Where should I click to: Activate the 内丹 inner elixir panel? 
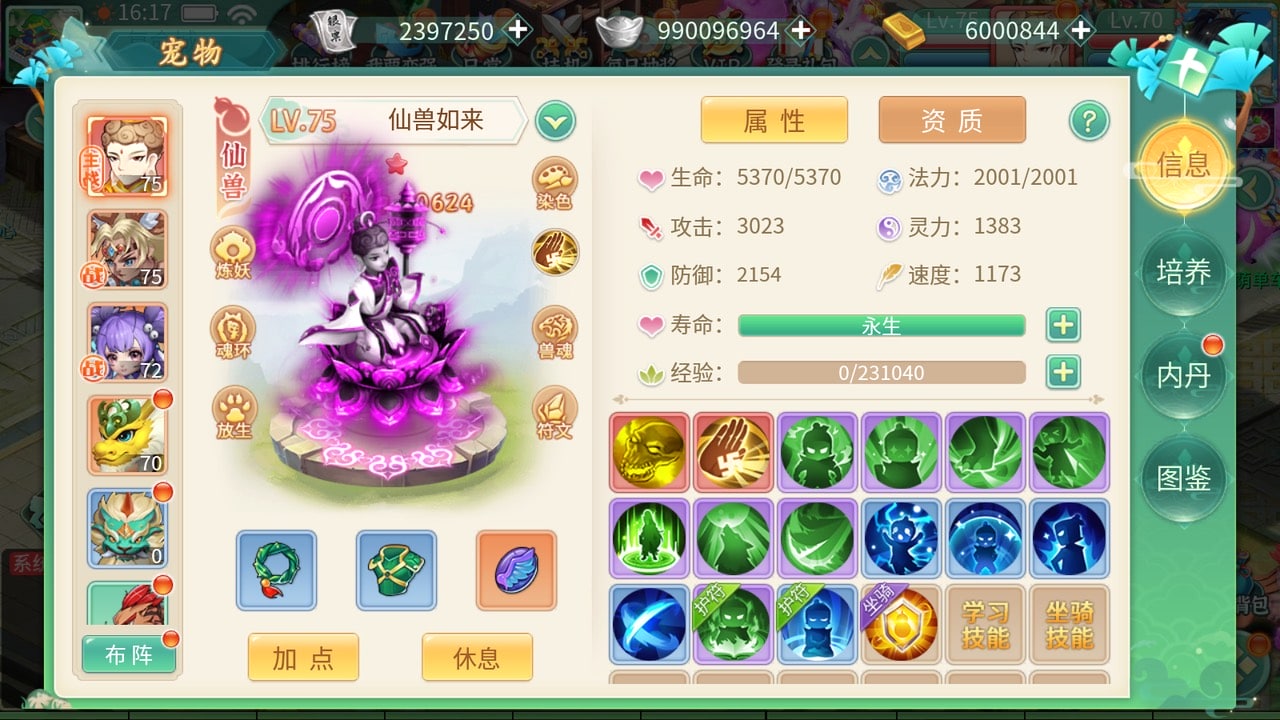[x=1184, y=376]
